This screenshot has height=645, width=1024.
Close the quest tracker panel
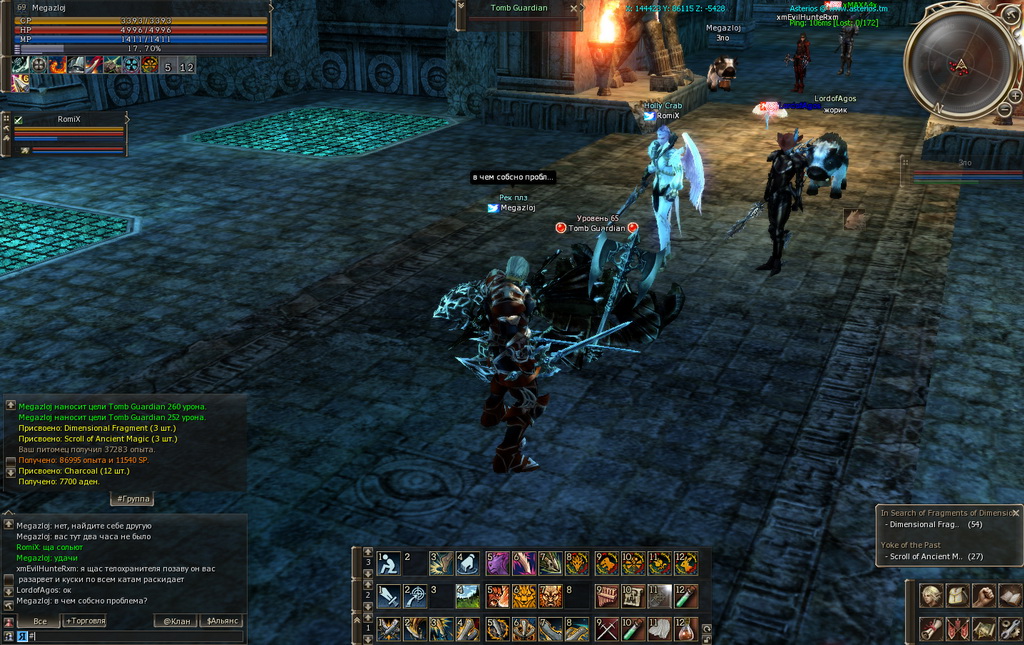tap(1015, 513)
